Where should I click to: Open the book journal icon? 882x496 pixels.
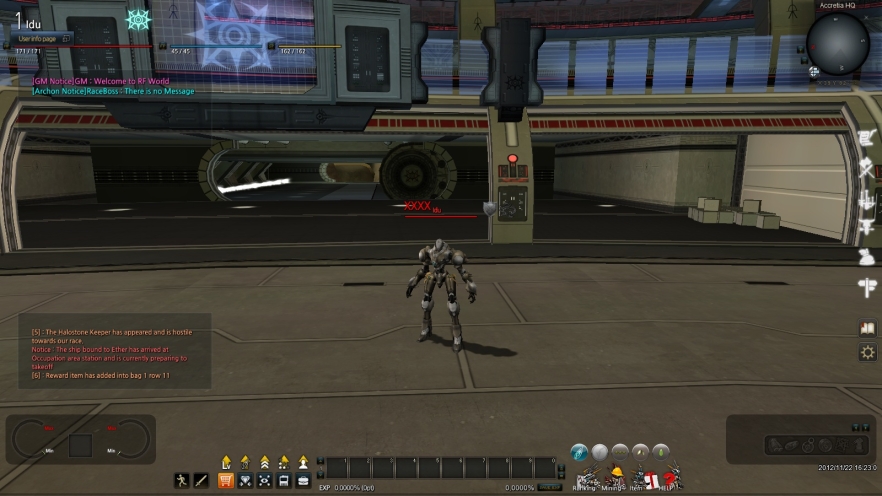tap(867, 327)
